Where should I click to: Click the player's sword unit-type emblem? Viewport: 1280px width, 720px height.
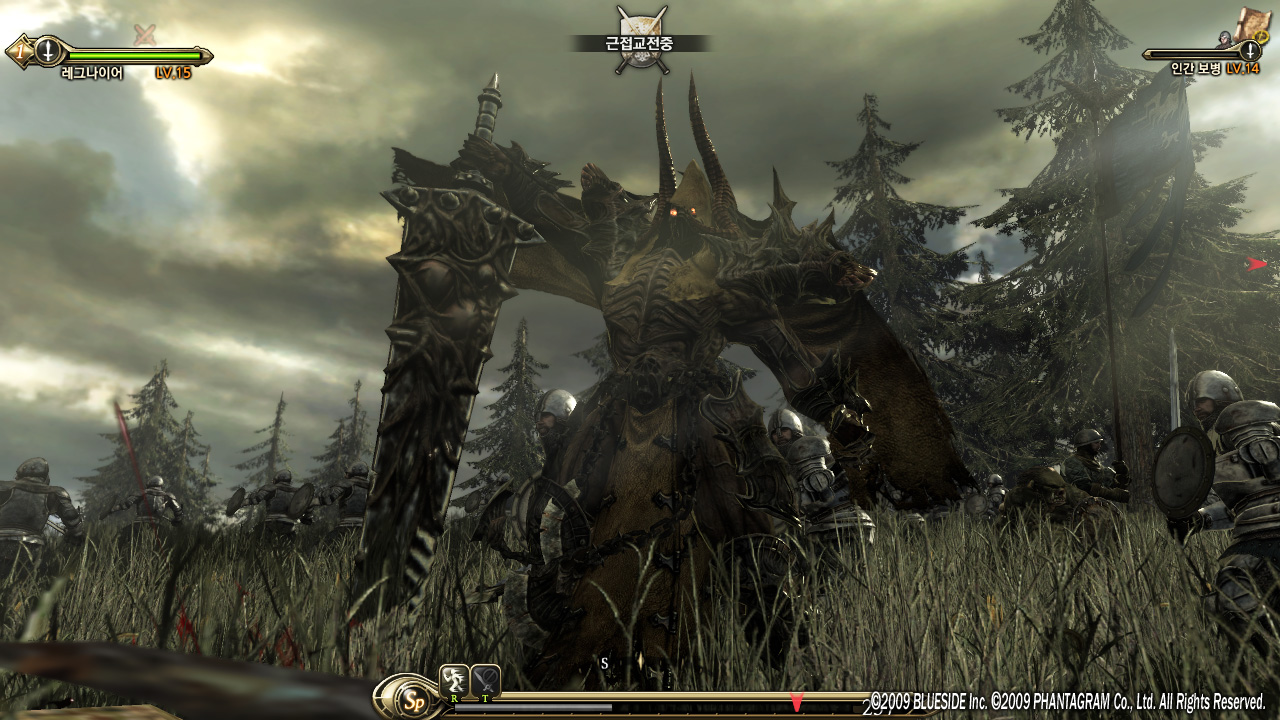coord(47,50)
